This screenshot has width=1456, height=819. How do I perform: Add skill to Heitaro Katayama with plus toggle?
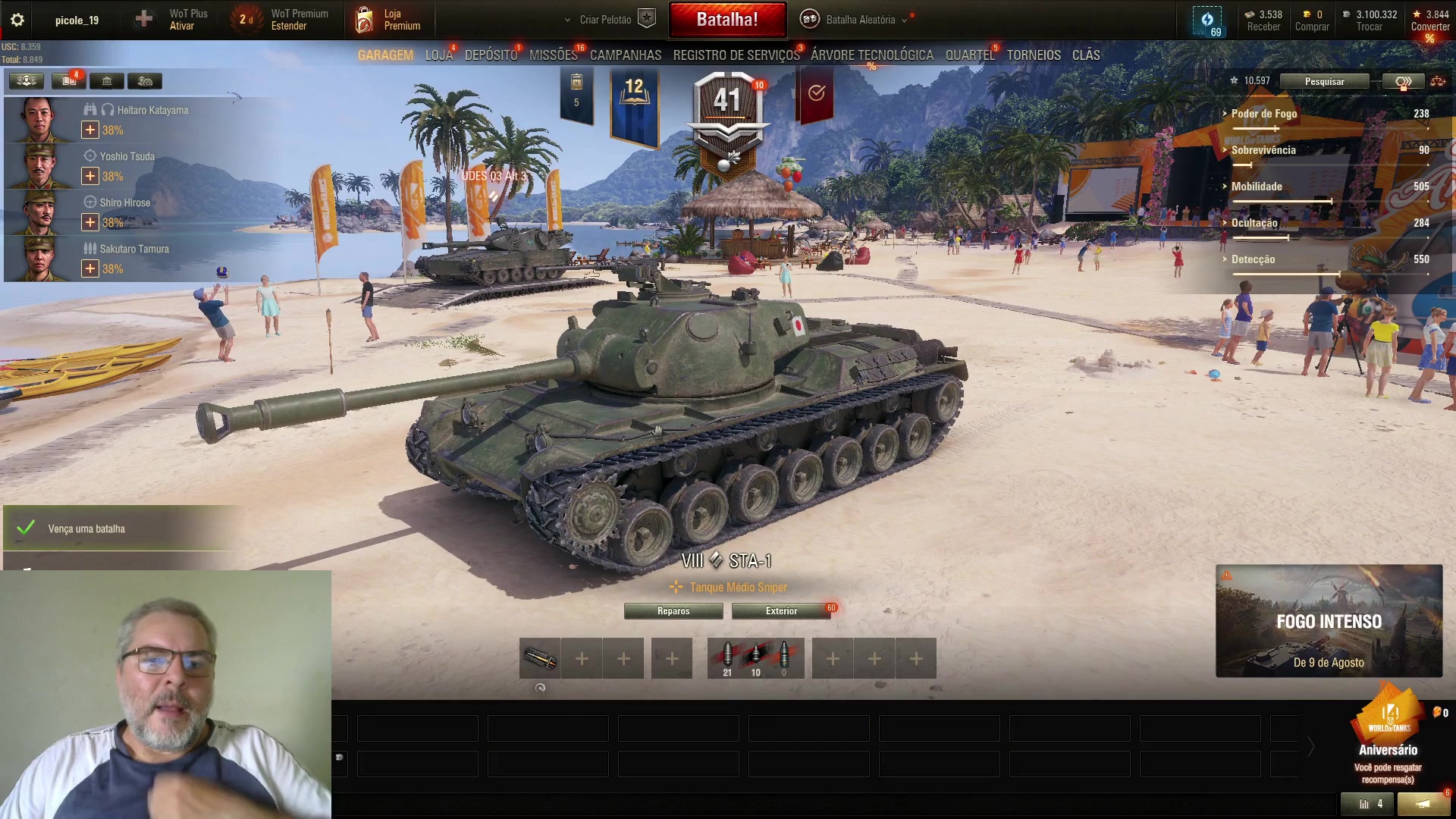[90, 130]
